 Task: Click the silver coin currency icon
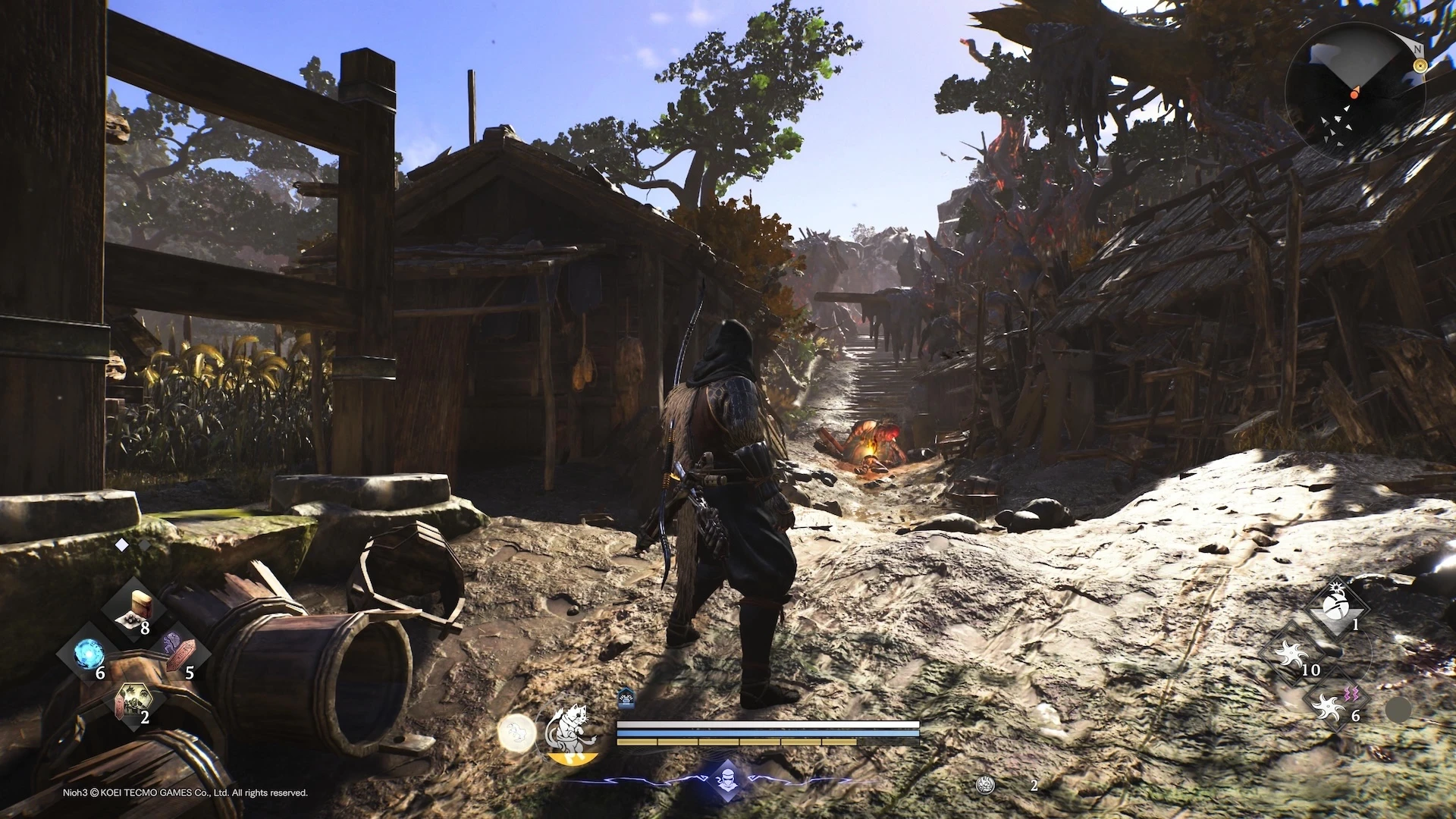pos(985,786)
